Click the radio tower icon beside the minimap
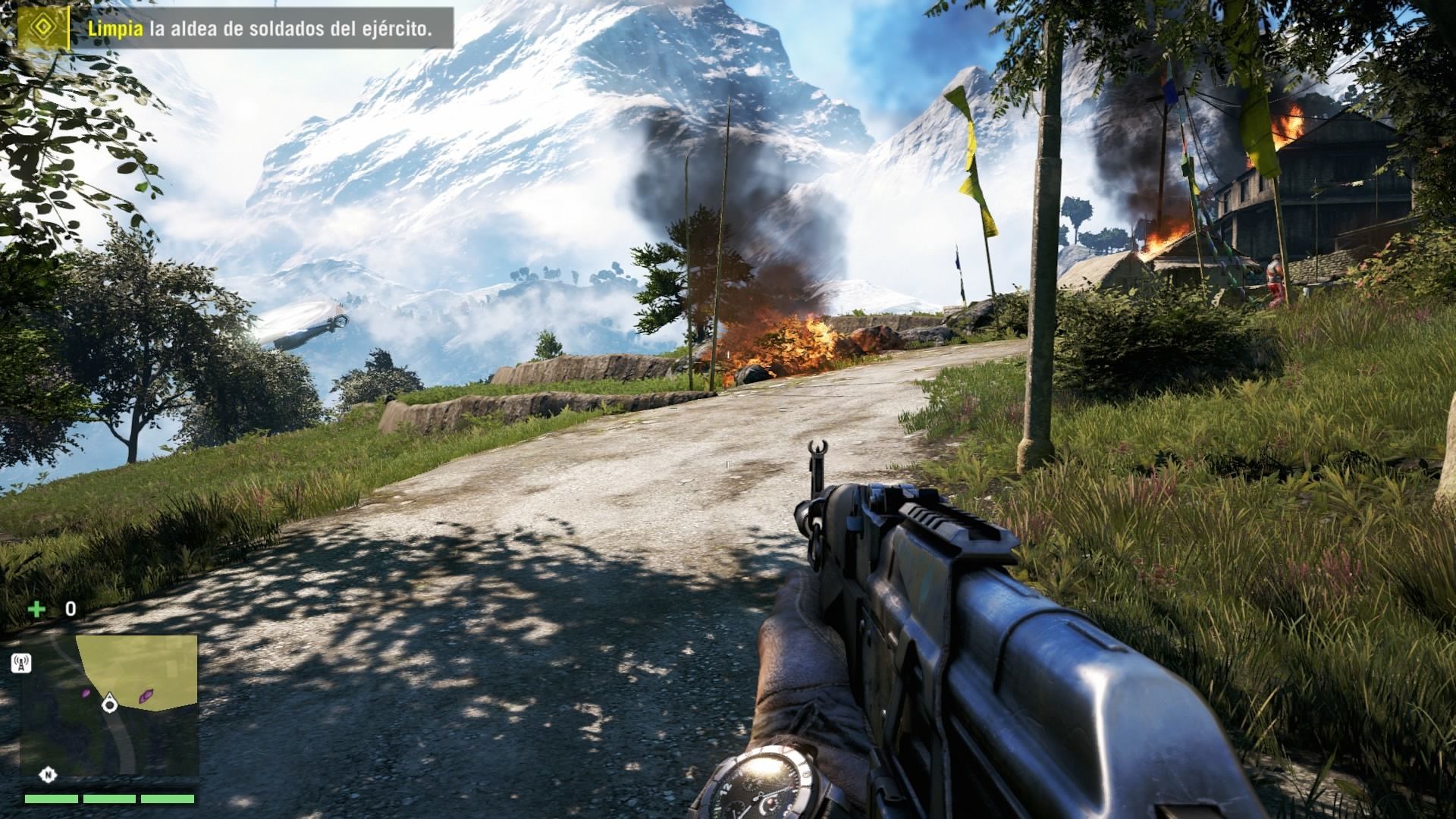 tap(21, 664)
